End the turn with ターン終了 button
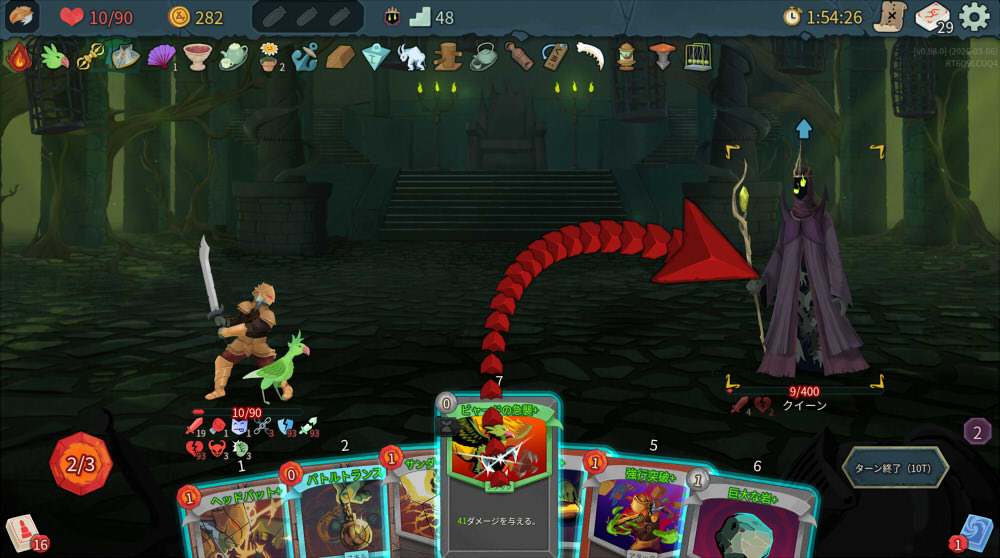 pos(894,467)
